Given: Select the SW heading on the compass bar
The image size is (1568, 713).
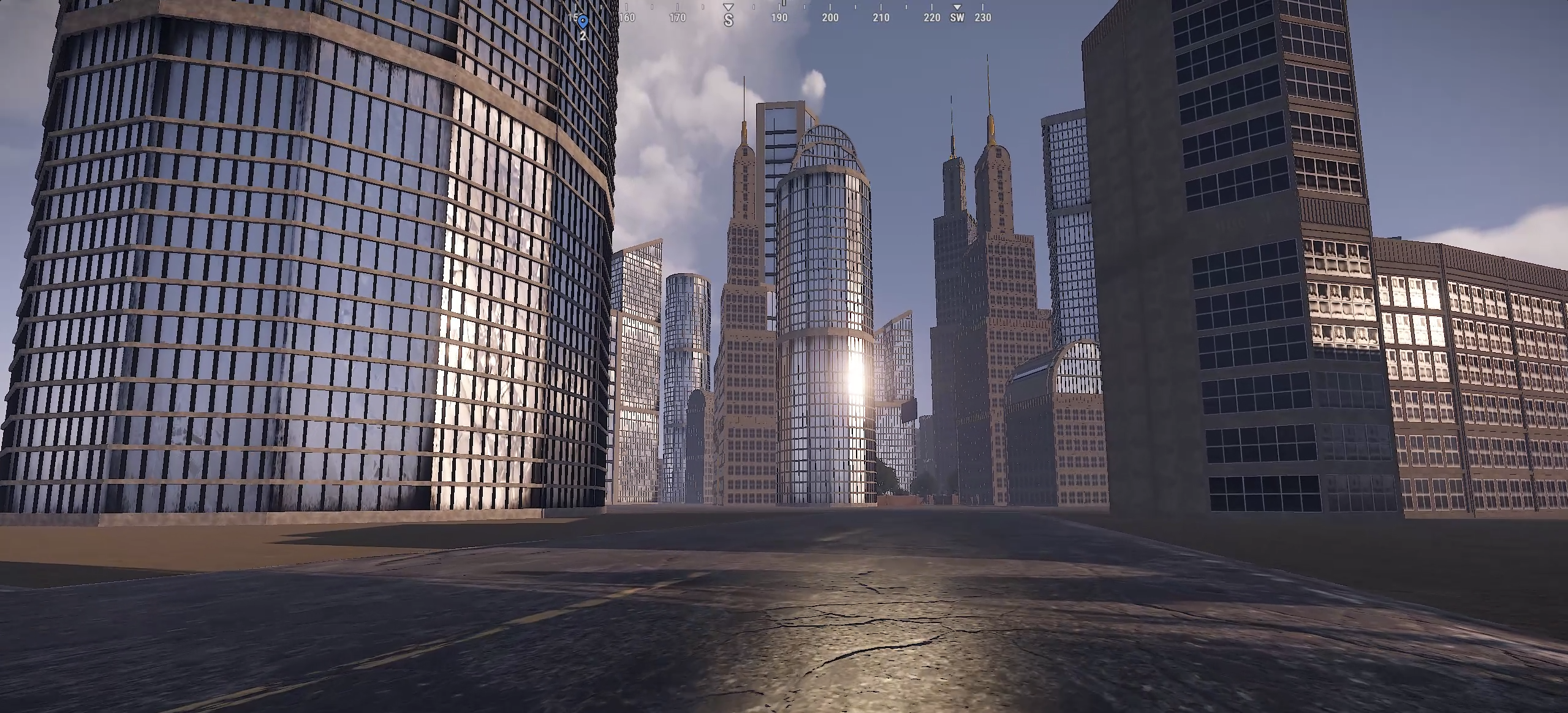Looking at the screenshot, I should tap(956, 18).
